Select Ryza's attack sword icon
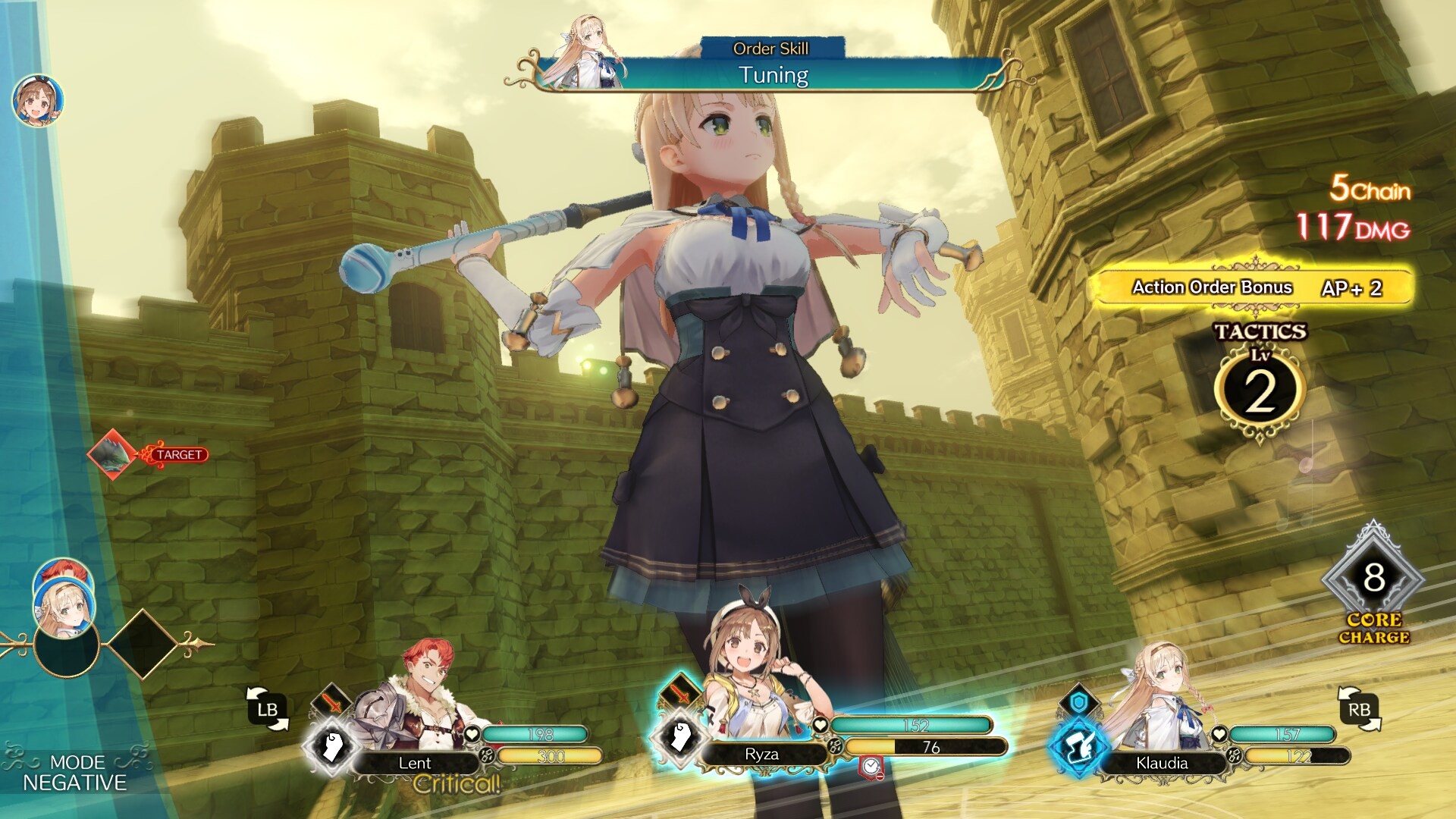Image resolution: width=1456 pixels, height=819 pixels. (680, 695)
